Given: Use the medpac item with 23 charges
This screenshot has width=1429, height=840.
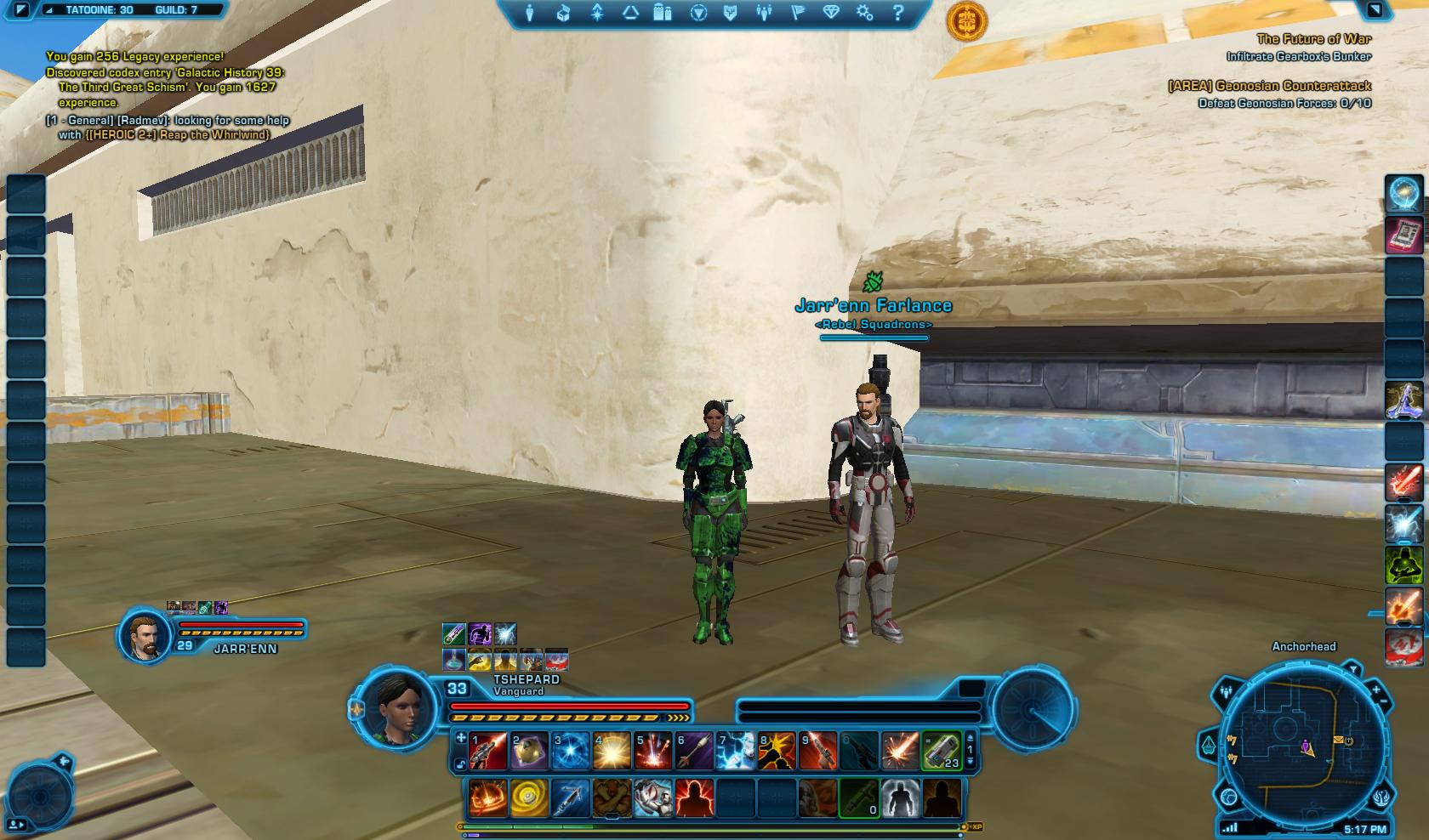Looking at the screenshot, I should 941,752.
